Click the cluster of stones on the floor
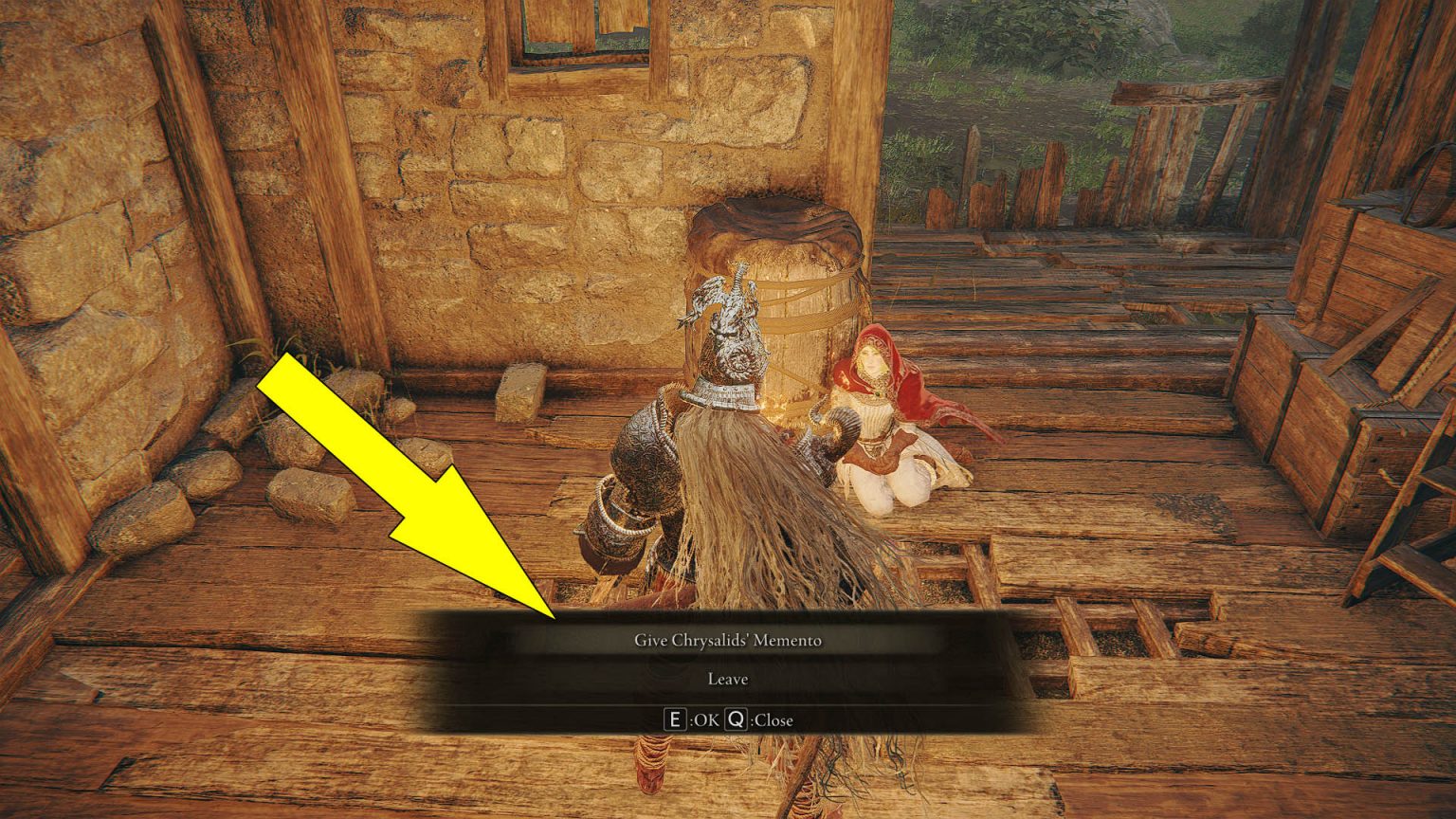The width and height of the screenshot is (1456, 819). pyautogui.click(x=303, y=483)
